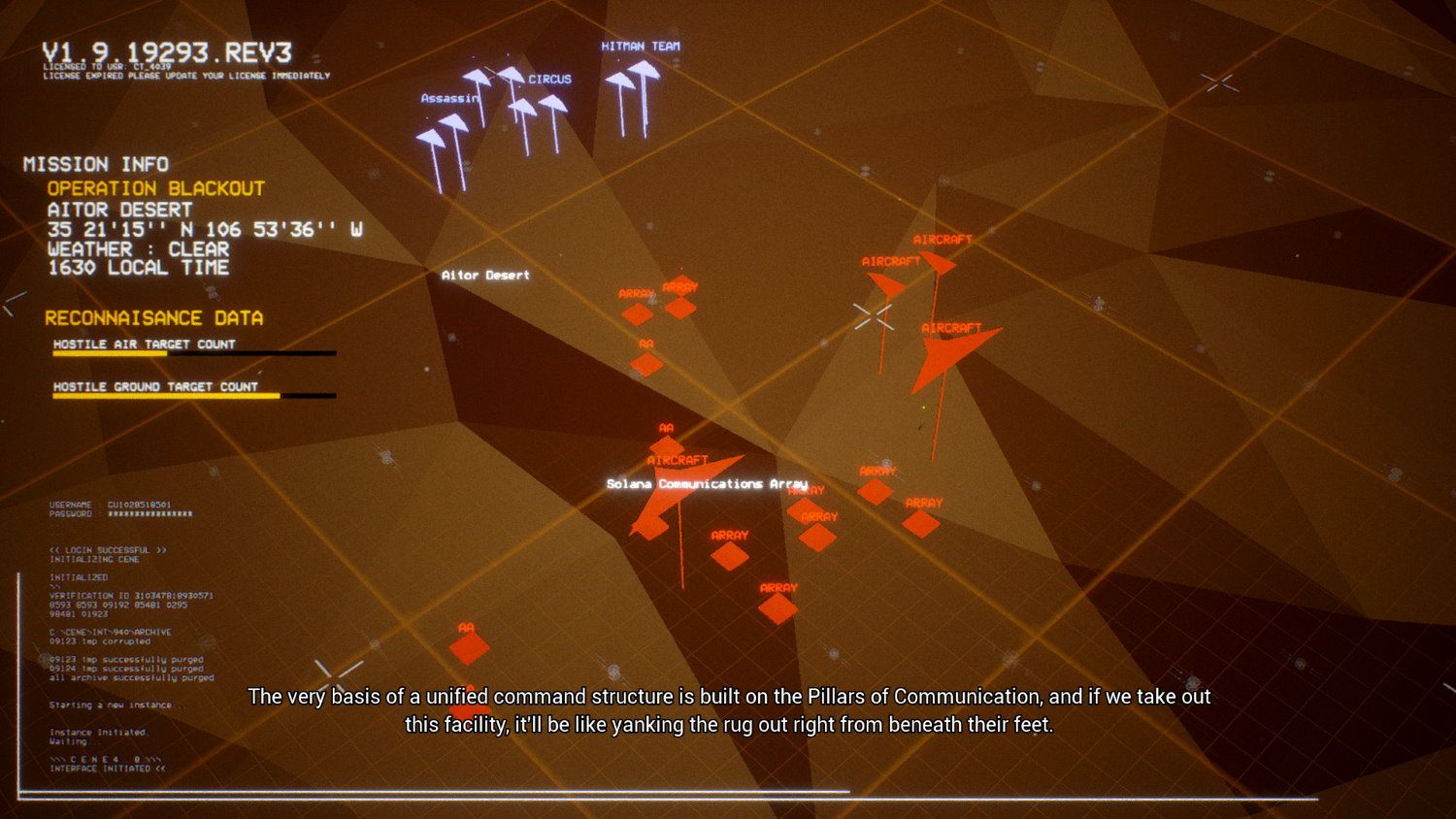Click the lowest ARRAY marker on the map
Image resolution: width=1456 pixels, height=819 pixels.
[778, 606]
